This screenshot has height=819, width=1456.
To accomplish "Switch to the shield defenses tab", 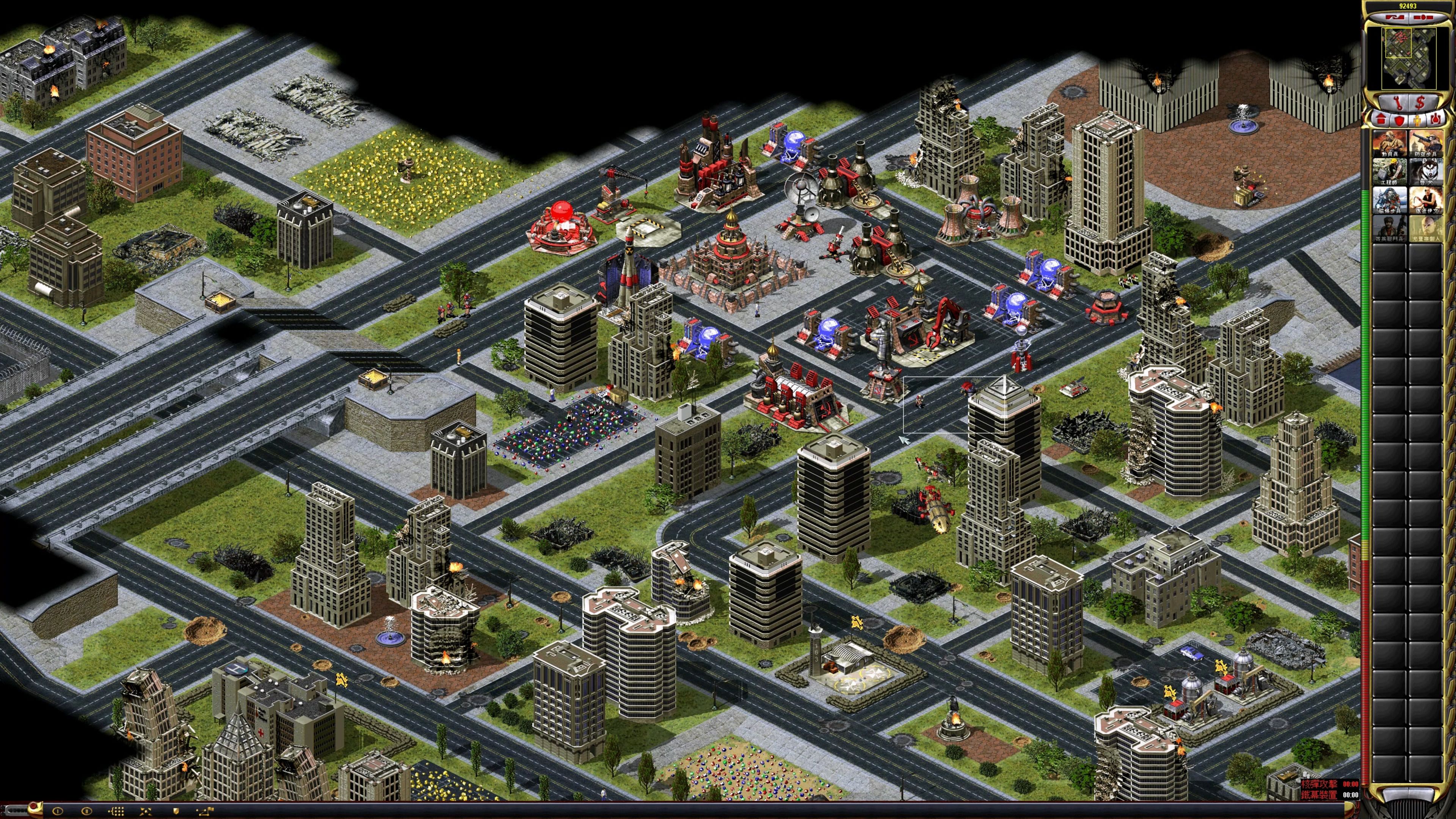I will tap(1399, 120).
